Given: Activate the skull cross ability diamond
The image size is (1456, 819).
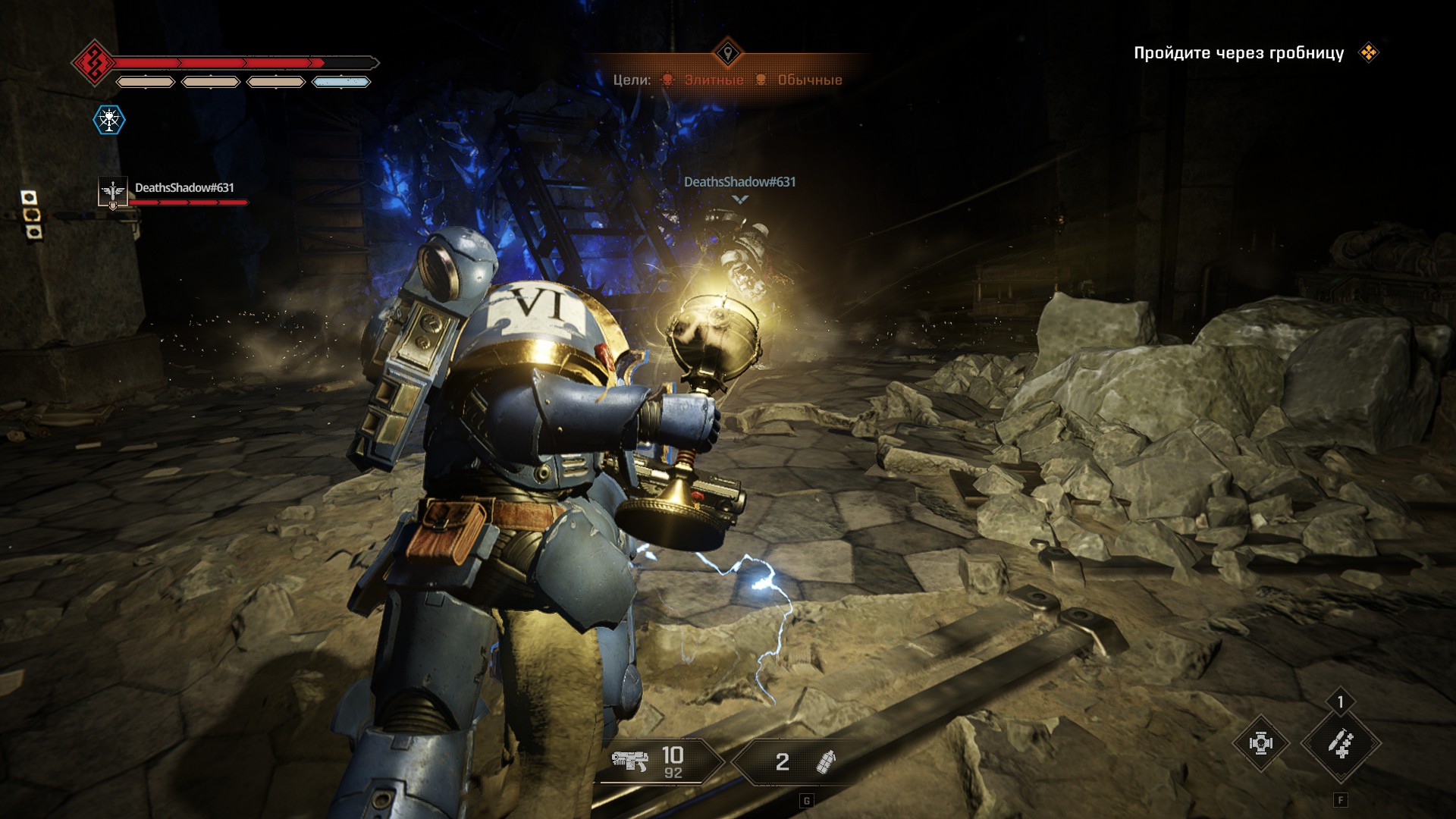Looking at the screenshot, I should tap(1260, 743).
